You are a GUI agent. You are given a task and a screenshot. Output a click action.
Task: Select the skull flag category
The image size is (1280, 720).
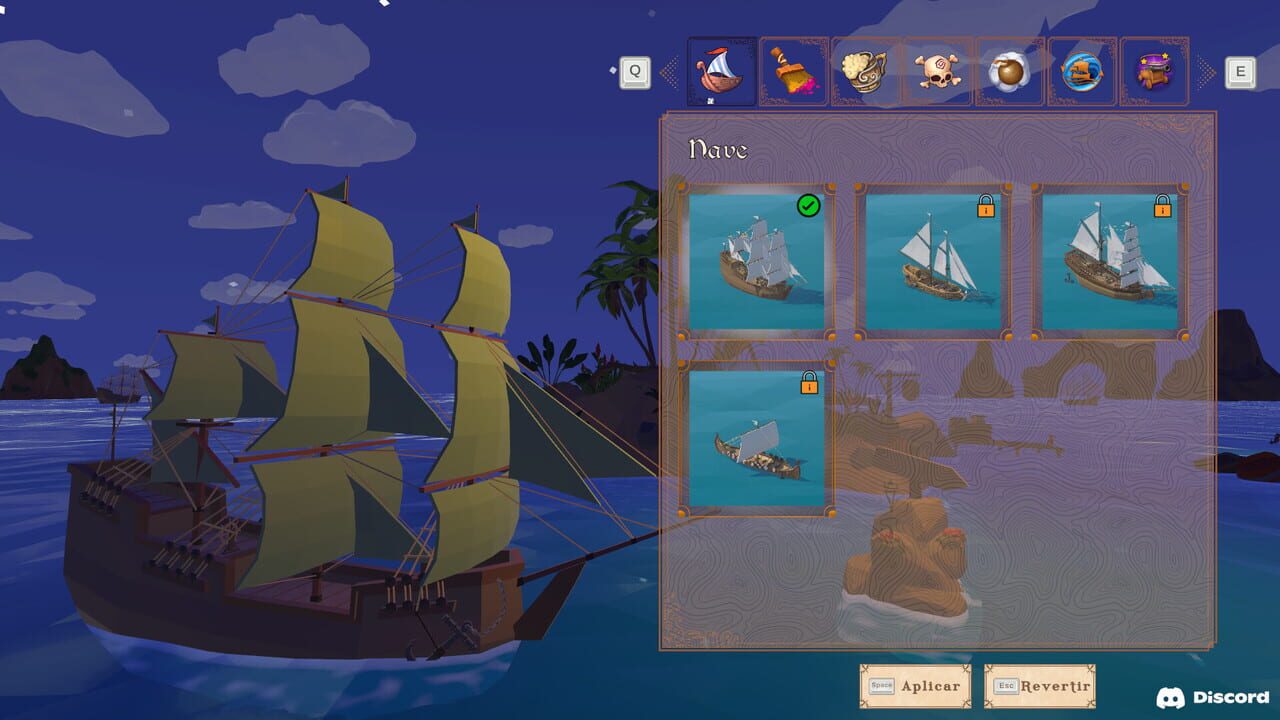click(937, 70)
